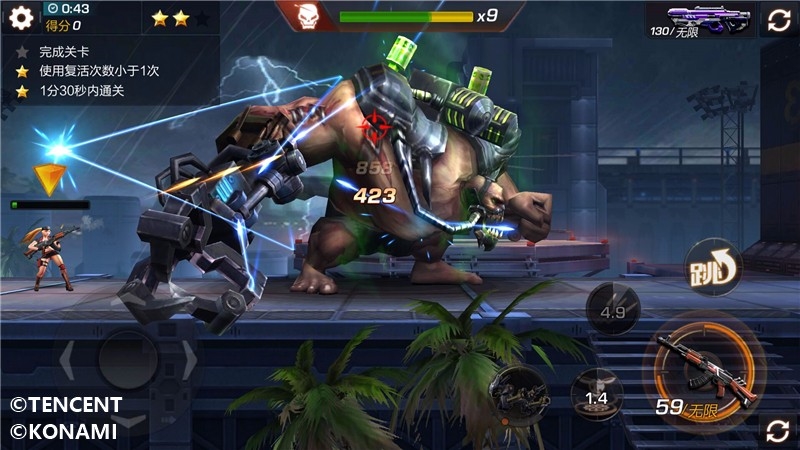Crouch using the down arrow
800x450 pixels.
pyautogui.click(x=128, y=422)
